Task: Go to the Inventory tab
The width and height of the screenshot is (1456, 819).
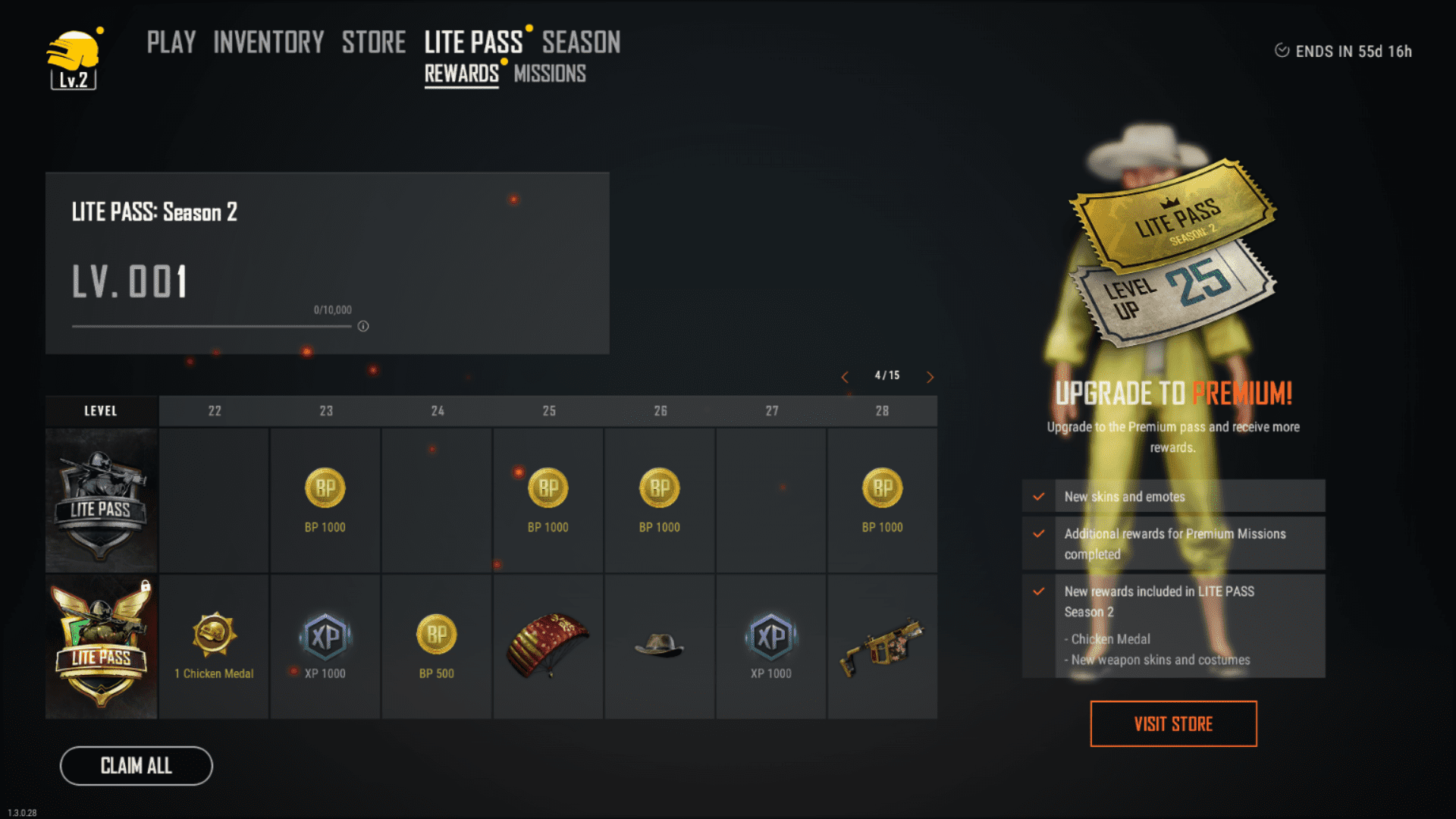Action: pyautogui.click(x=268, y=42)
